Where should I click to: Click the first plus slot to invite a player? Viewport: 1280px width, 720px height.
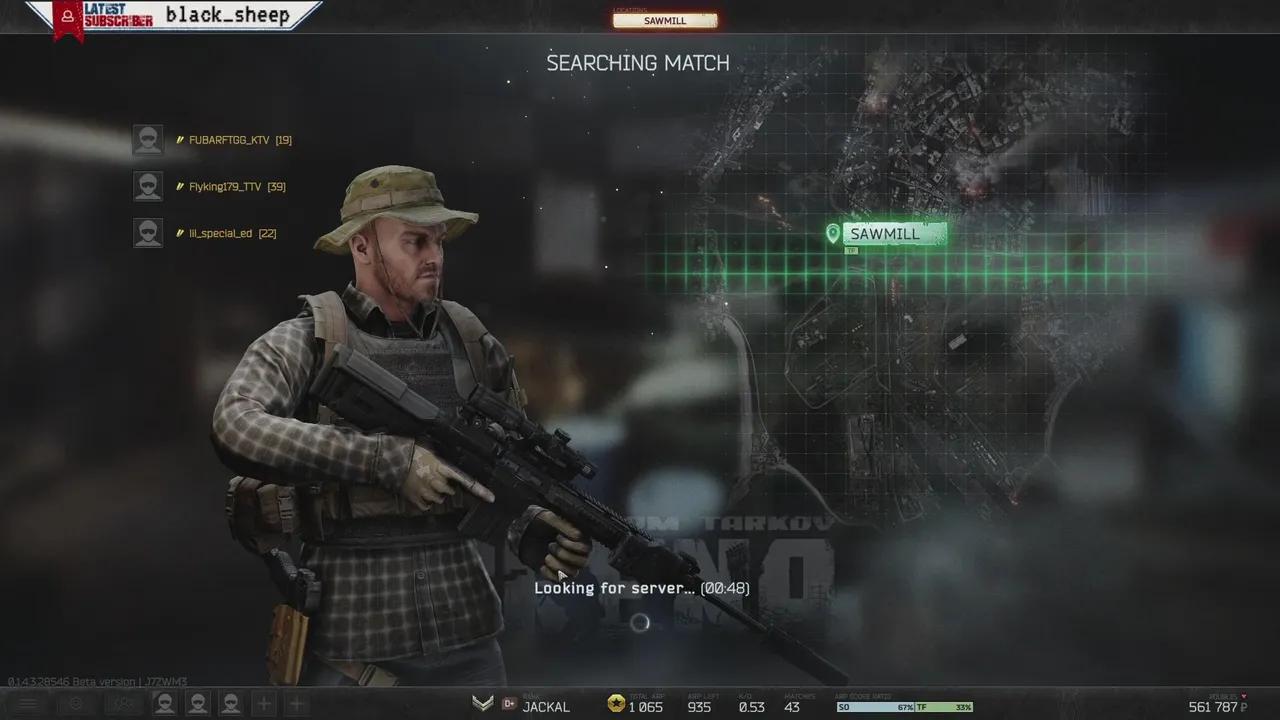click(263, 703)
